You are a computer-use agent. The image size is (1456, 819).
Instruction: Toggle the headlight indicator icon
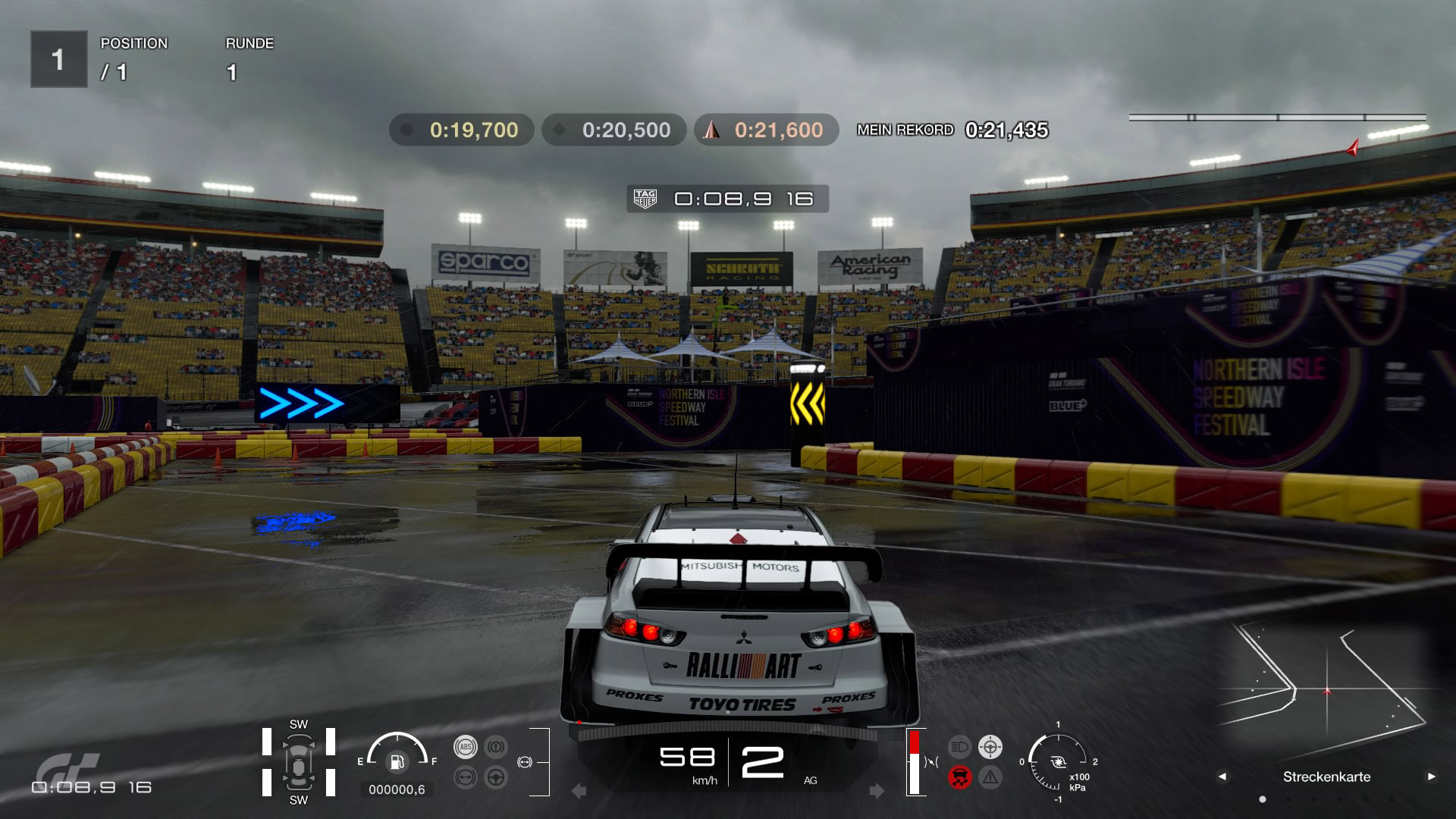tap(959, 747)
